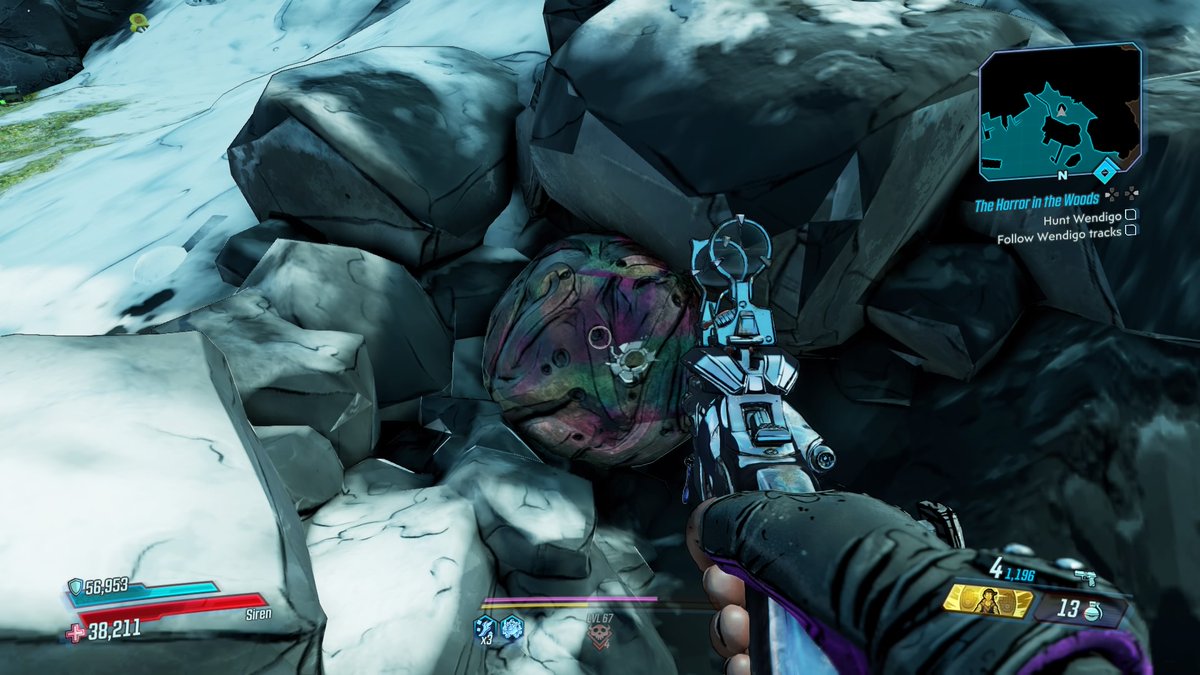This screenshot has height=675, width=1200.
Task: Tick the Follow Wendigo tracks objective checkbox
Action: pyautogui.click(x=1130, y=231)
